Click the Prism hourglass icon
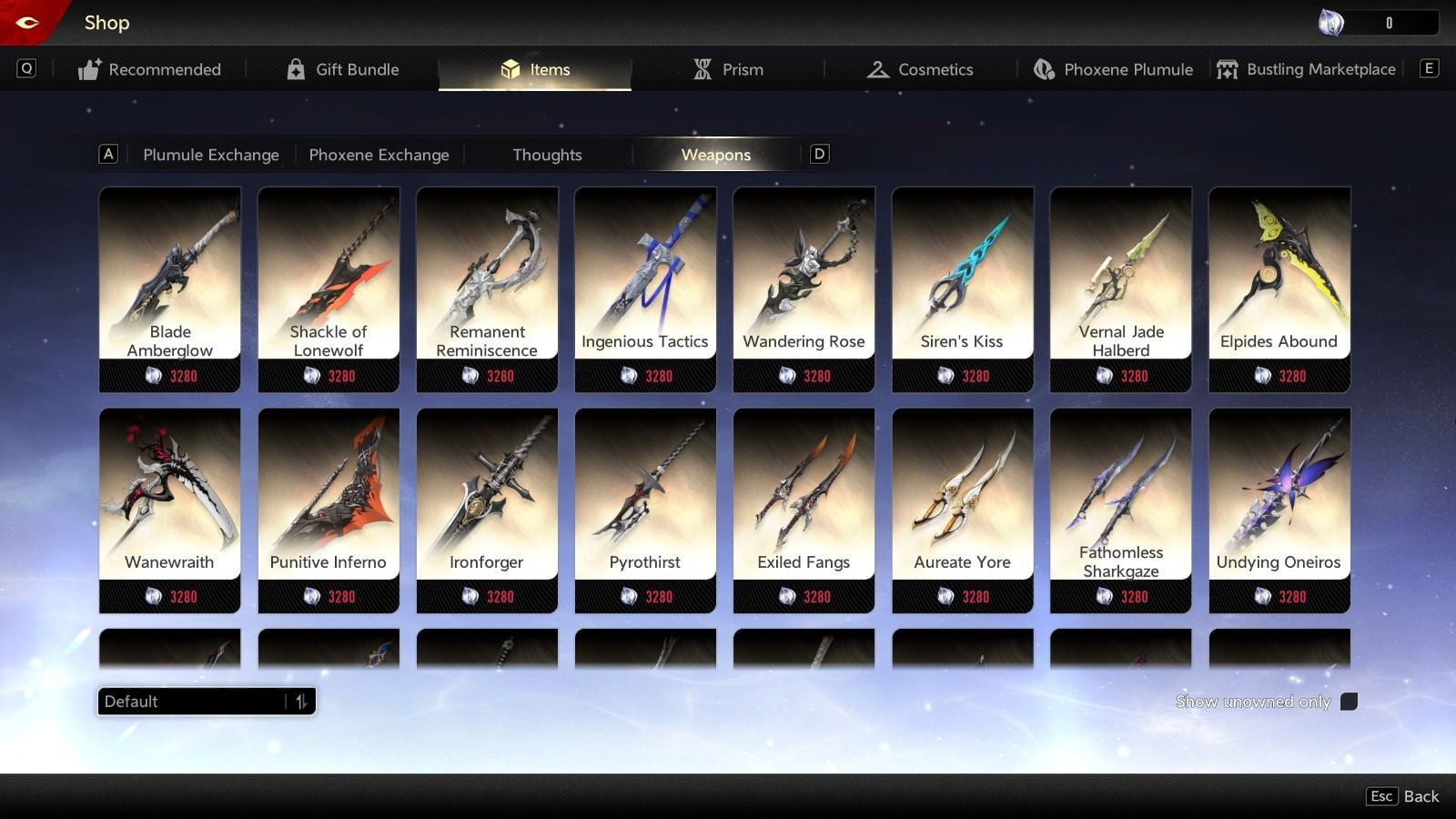 click(x=701, y=68)
